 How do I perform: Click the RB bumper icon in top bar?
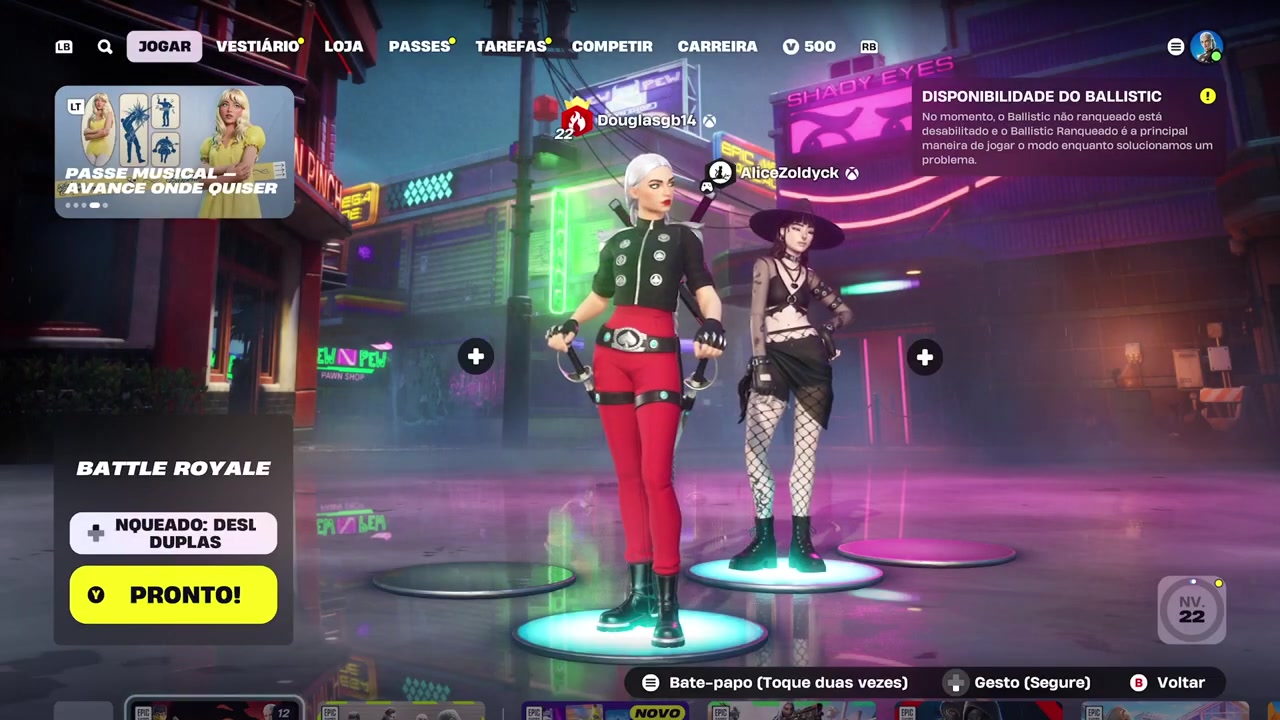click(868, 46)
